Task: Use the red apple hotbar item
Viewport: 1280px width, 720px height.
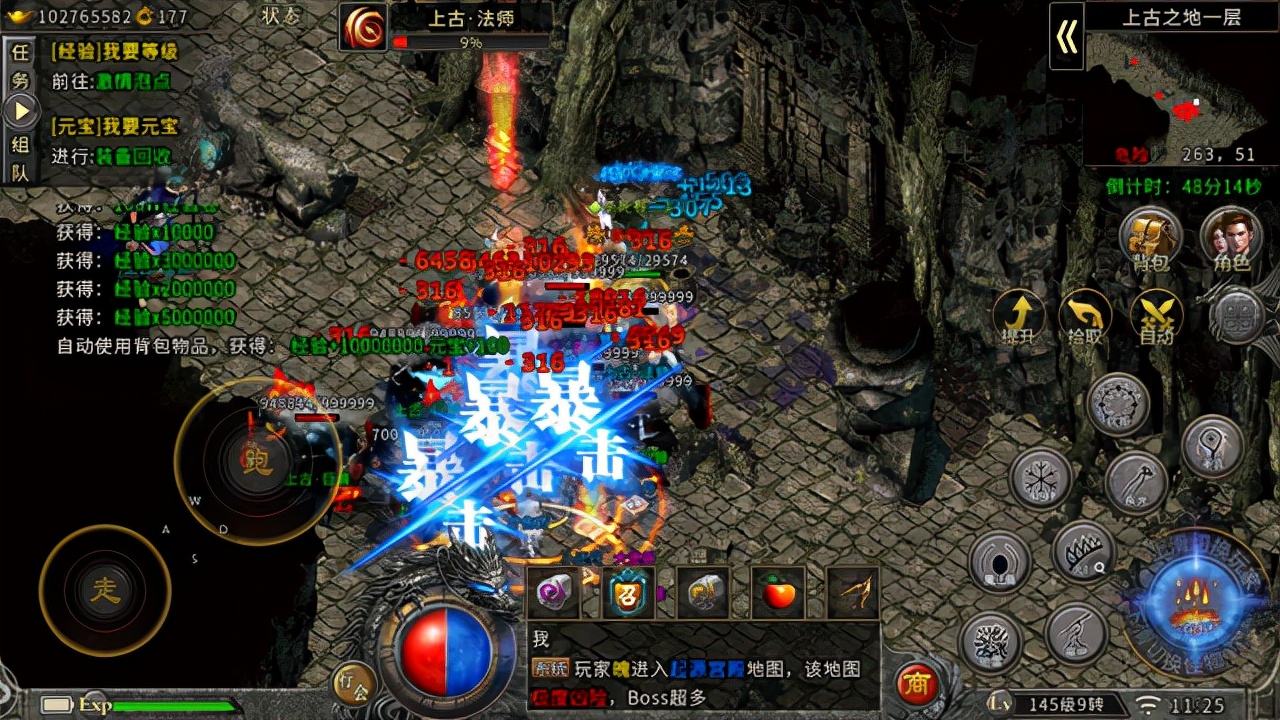Action: pos(779,593)
